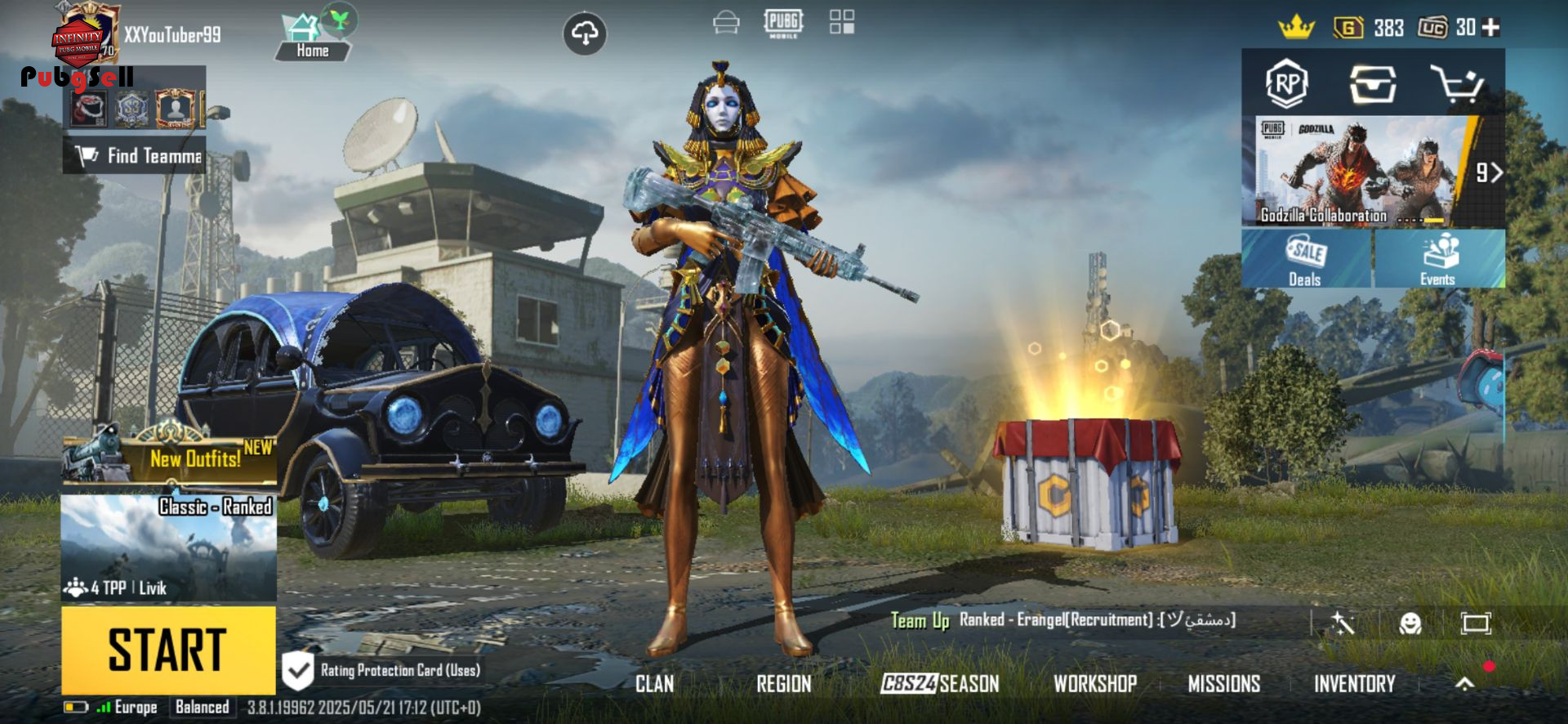
Task: Open the shopping cart shop
Action: tap(1456, 83)
